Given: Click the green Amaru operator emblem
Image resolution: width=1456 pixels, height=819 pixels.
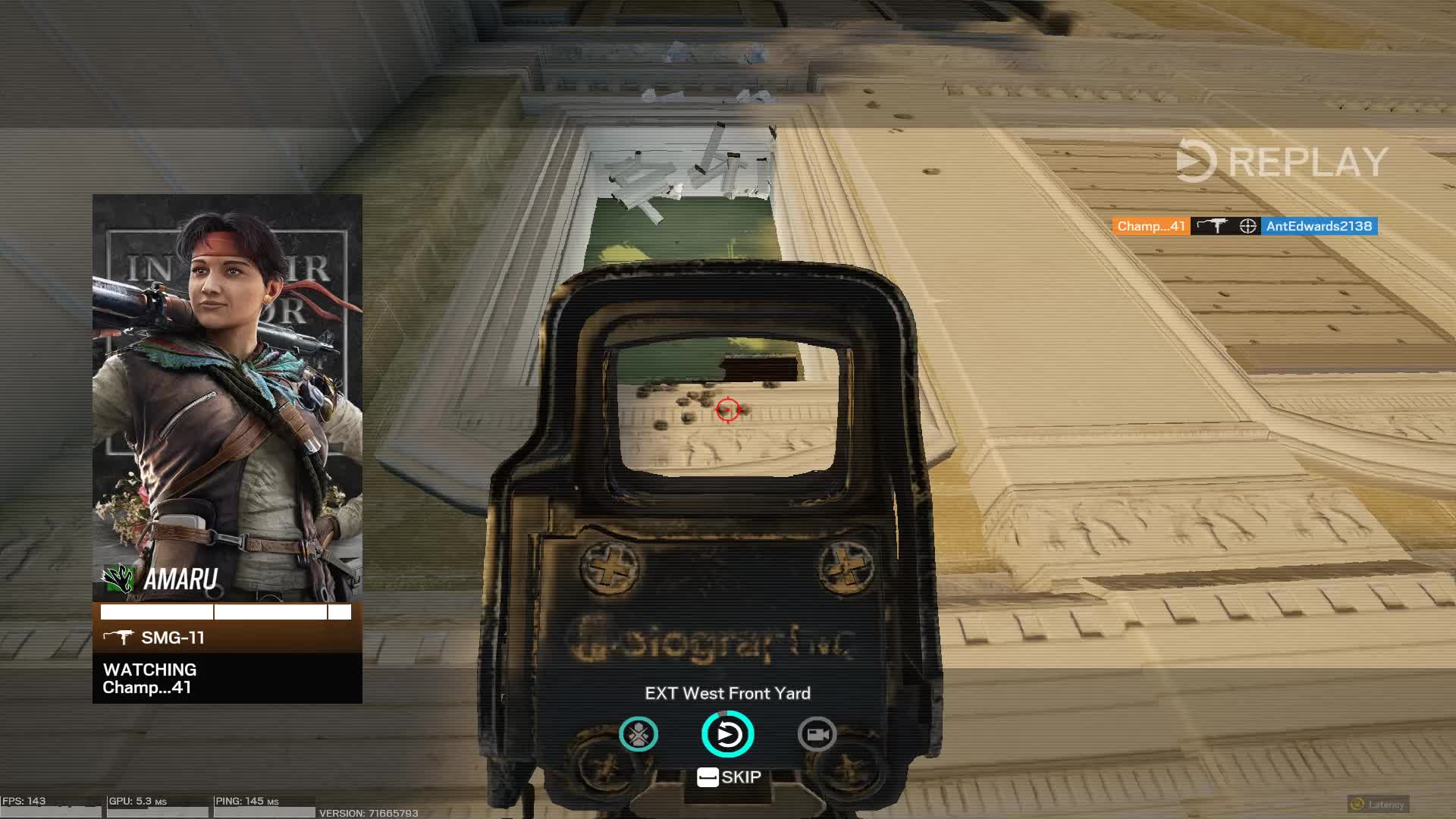Looking at the screenshot, I should [x=119, y=580].
